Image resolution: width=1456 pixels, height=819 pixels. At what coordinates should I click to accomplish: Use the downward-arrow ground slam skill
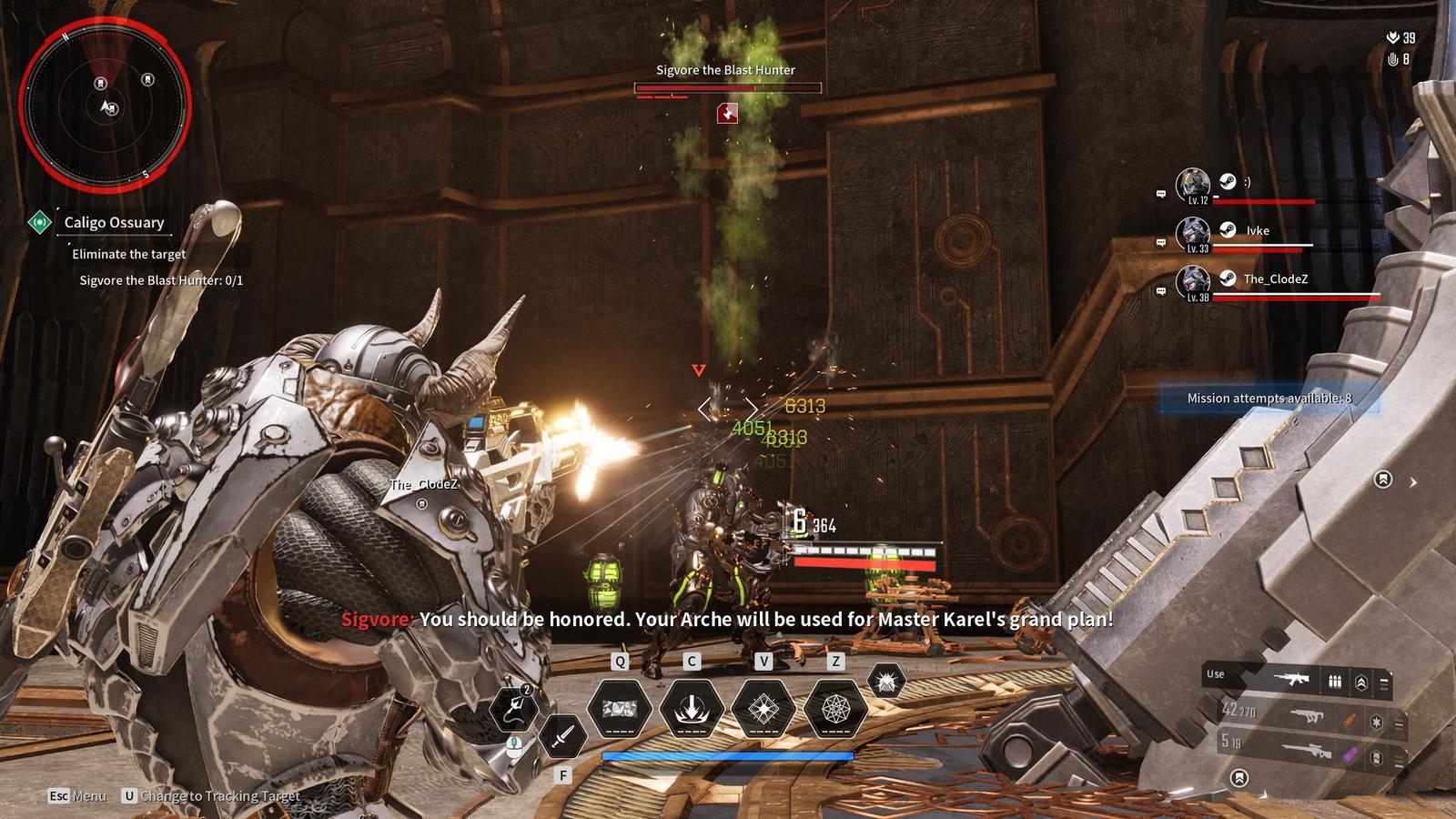[x=692, y=708]
